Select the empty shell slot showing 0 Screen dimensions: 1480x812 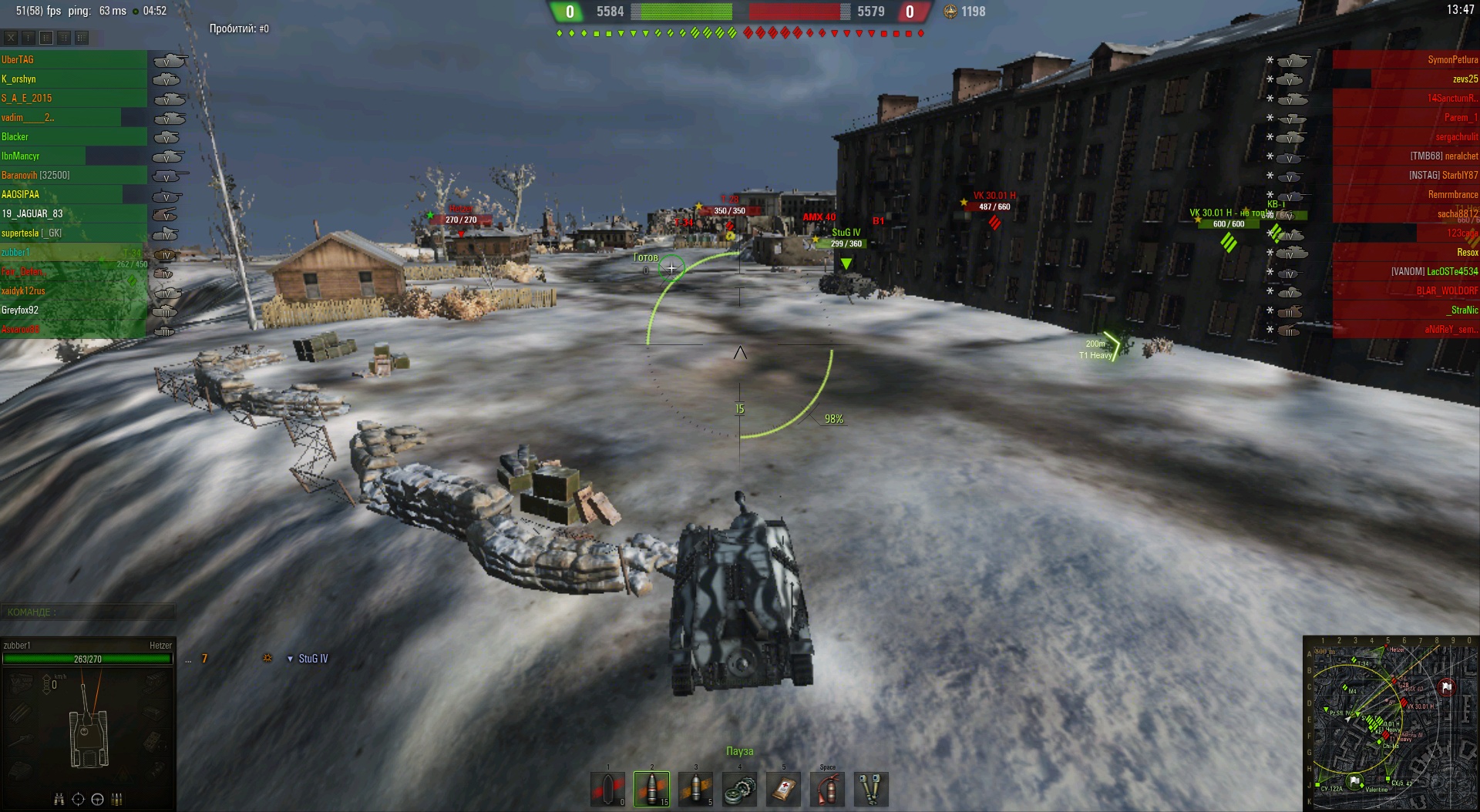point(607,788)
